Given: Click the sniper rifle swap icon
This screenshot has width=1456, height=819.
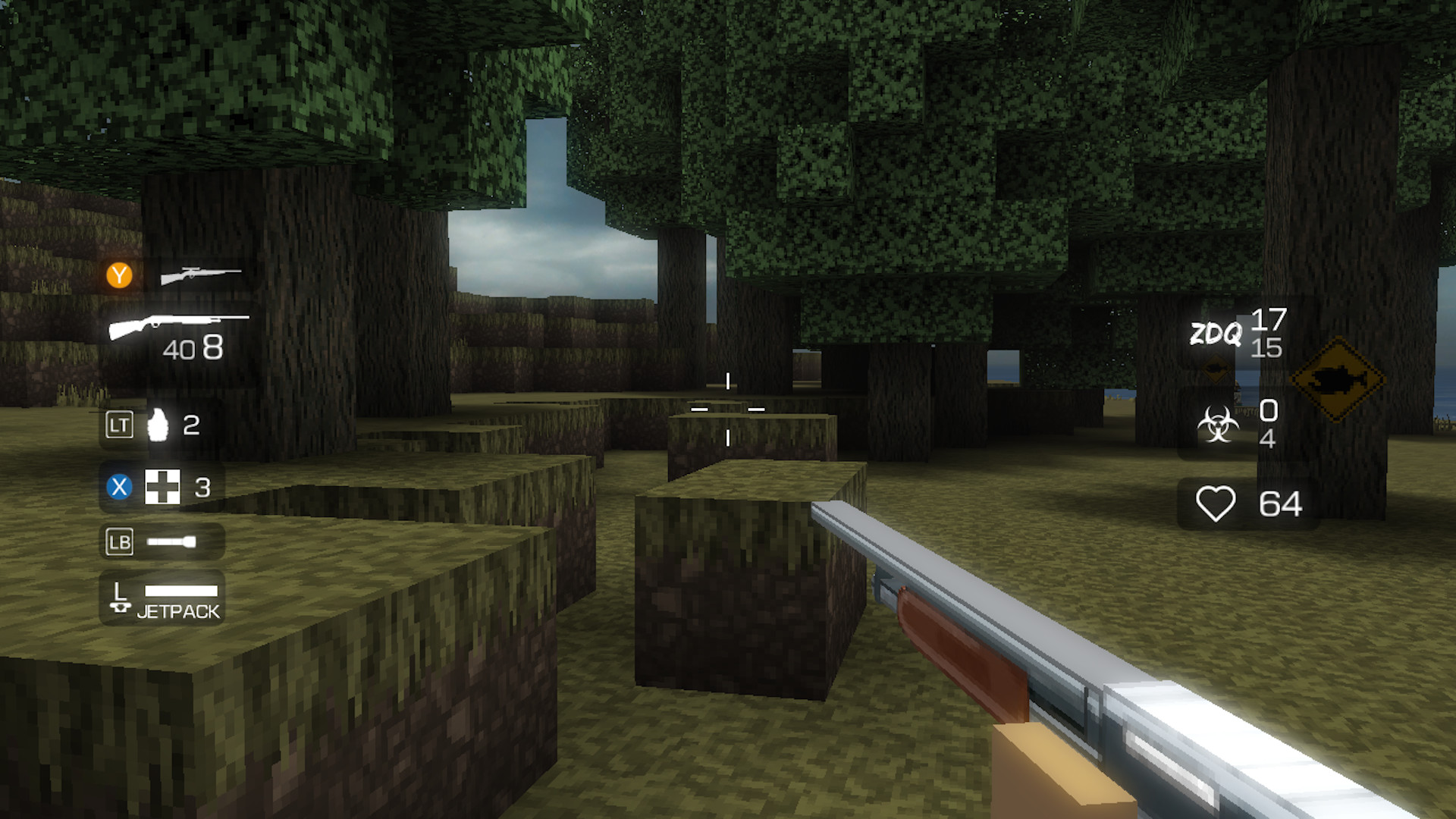Looking at the screenshot, I should point(199,275).
